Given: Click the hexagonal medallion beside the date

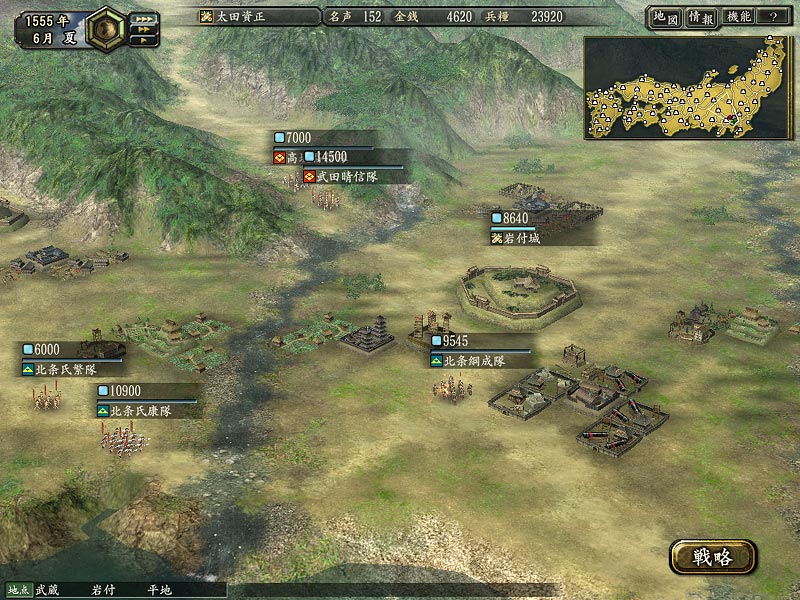Looking at the screenshot, I should click(x=104, y=29).
